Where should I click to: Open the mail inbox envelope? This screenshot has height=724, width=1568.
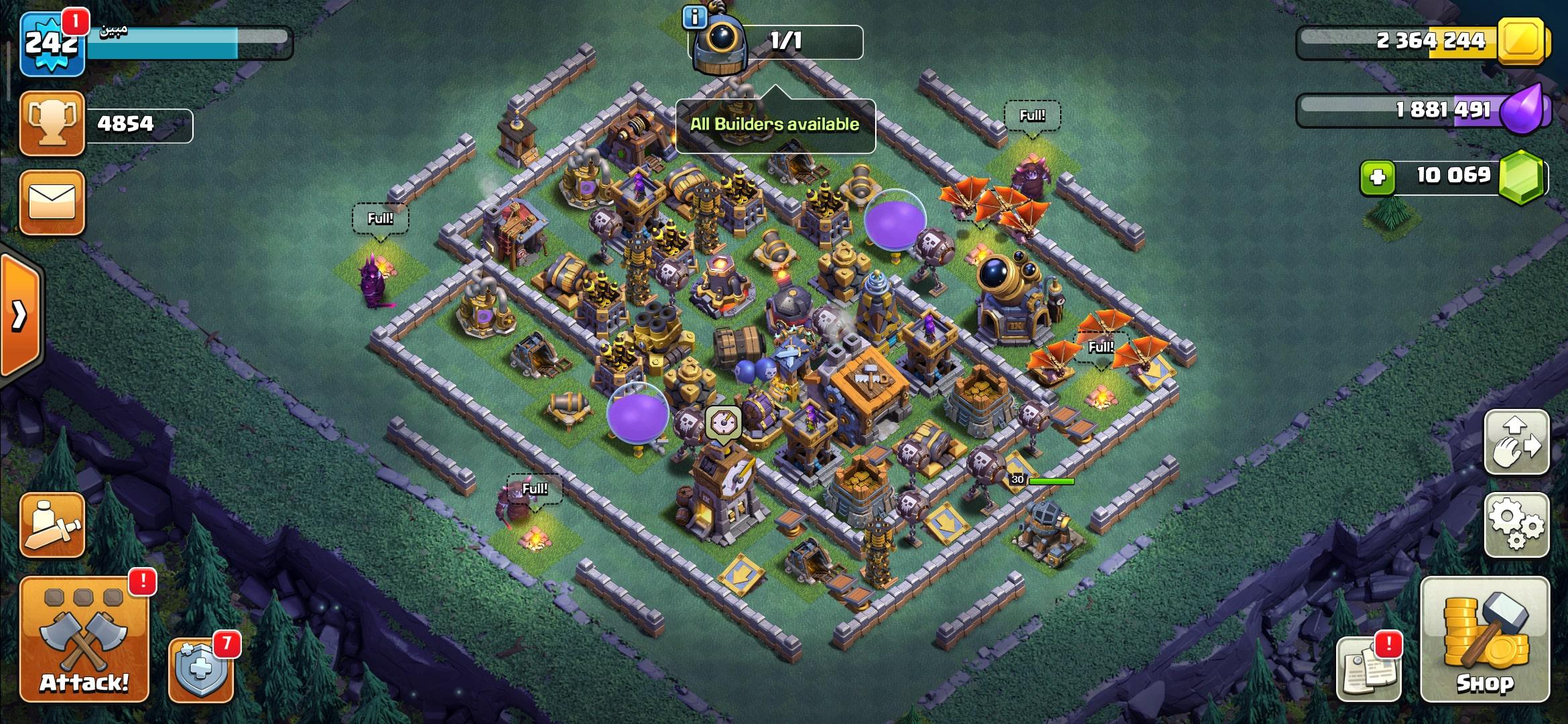click(x=52, y=202)
